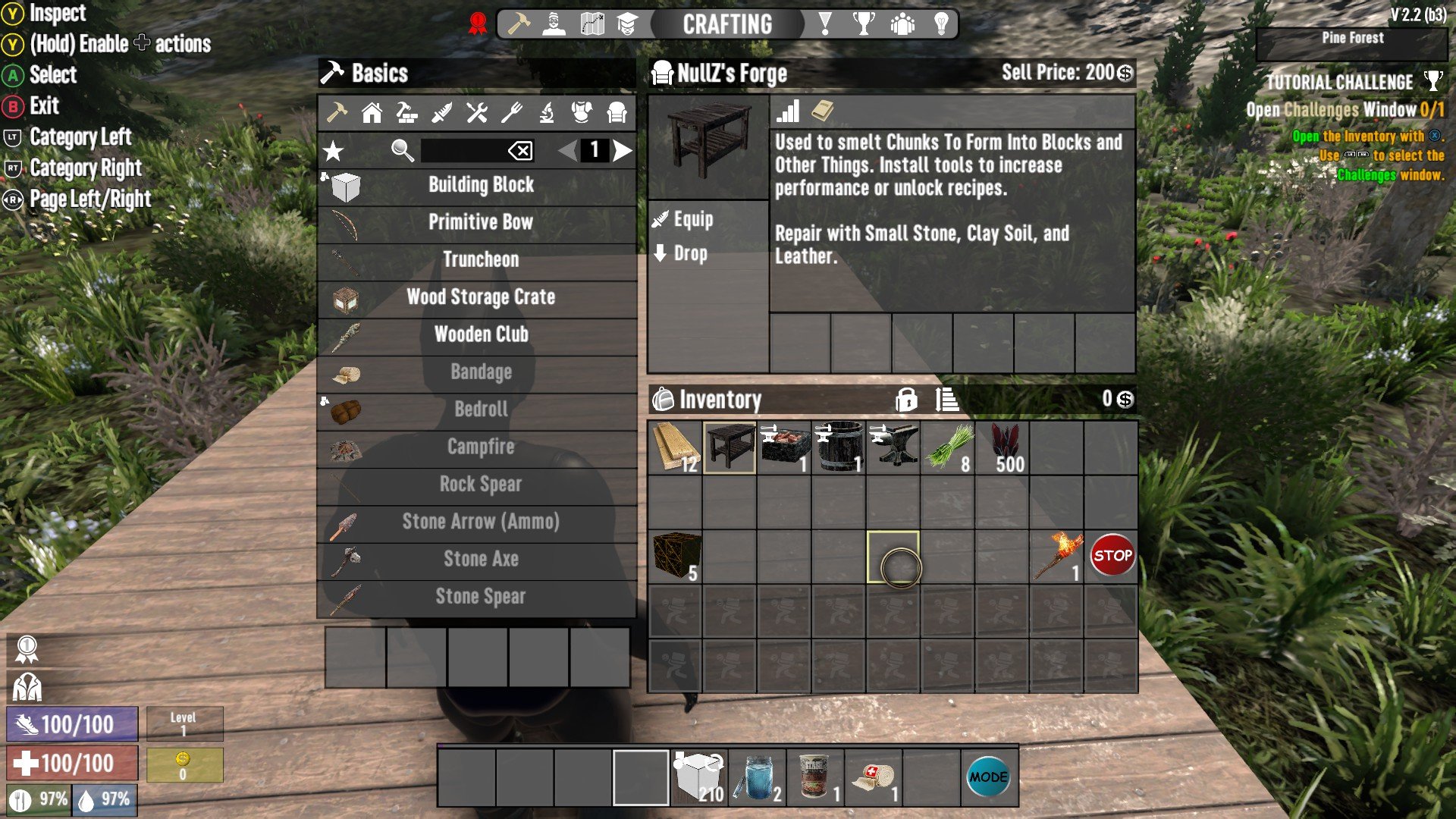Screen dimensions: 1456x819
Task: Clear the recipe search text
Action: point(520,151)
